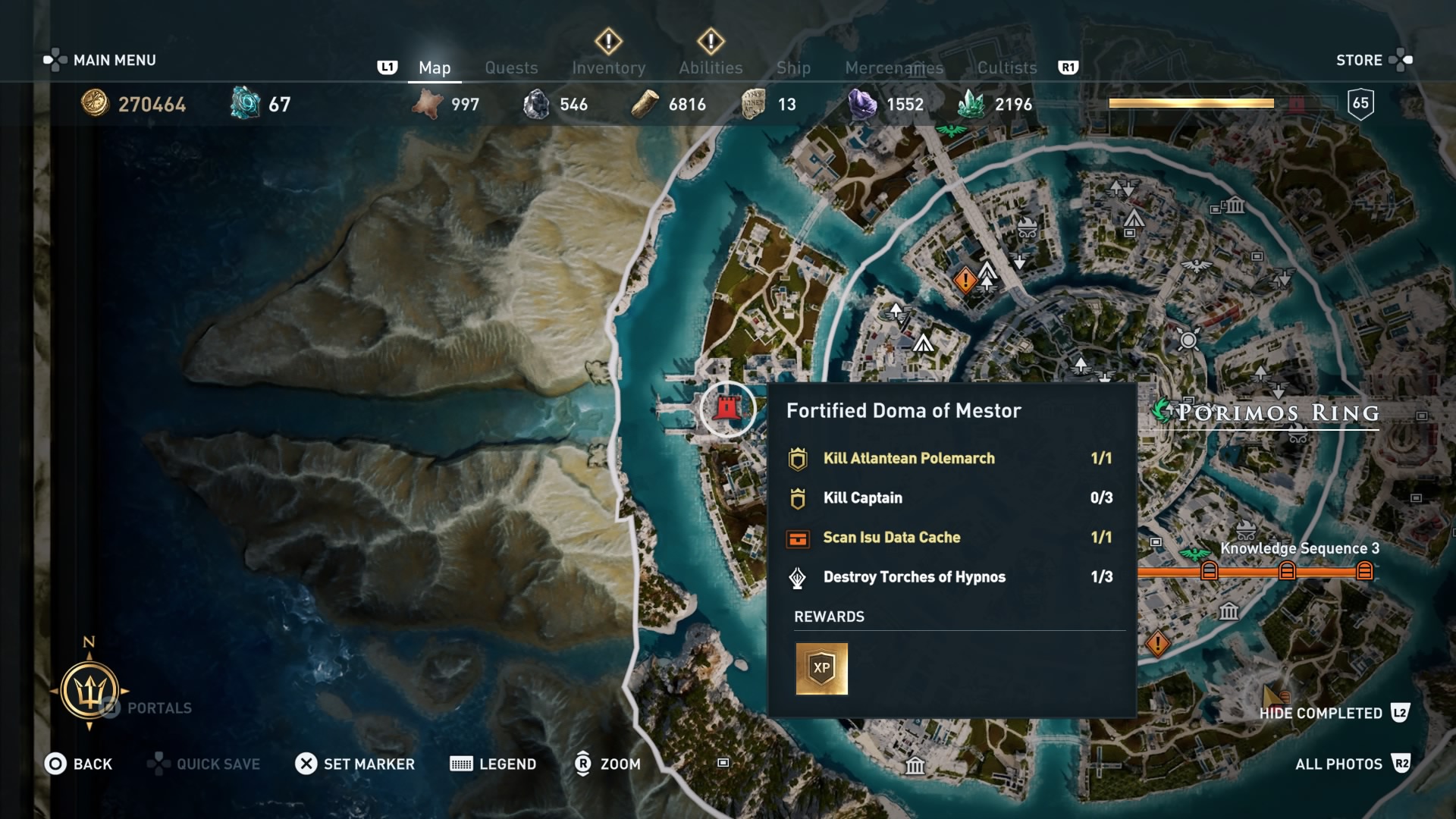Click the red fortress marker for Mestor's Doma
The width and height of the screenshot is (1456, 819).
coord(727,407)
